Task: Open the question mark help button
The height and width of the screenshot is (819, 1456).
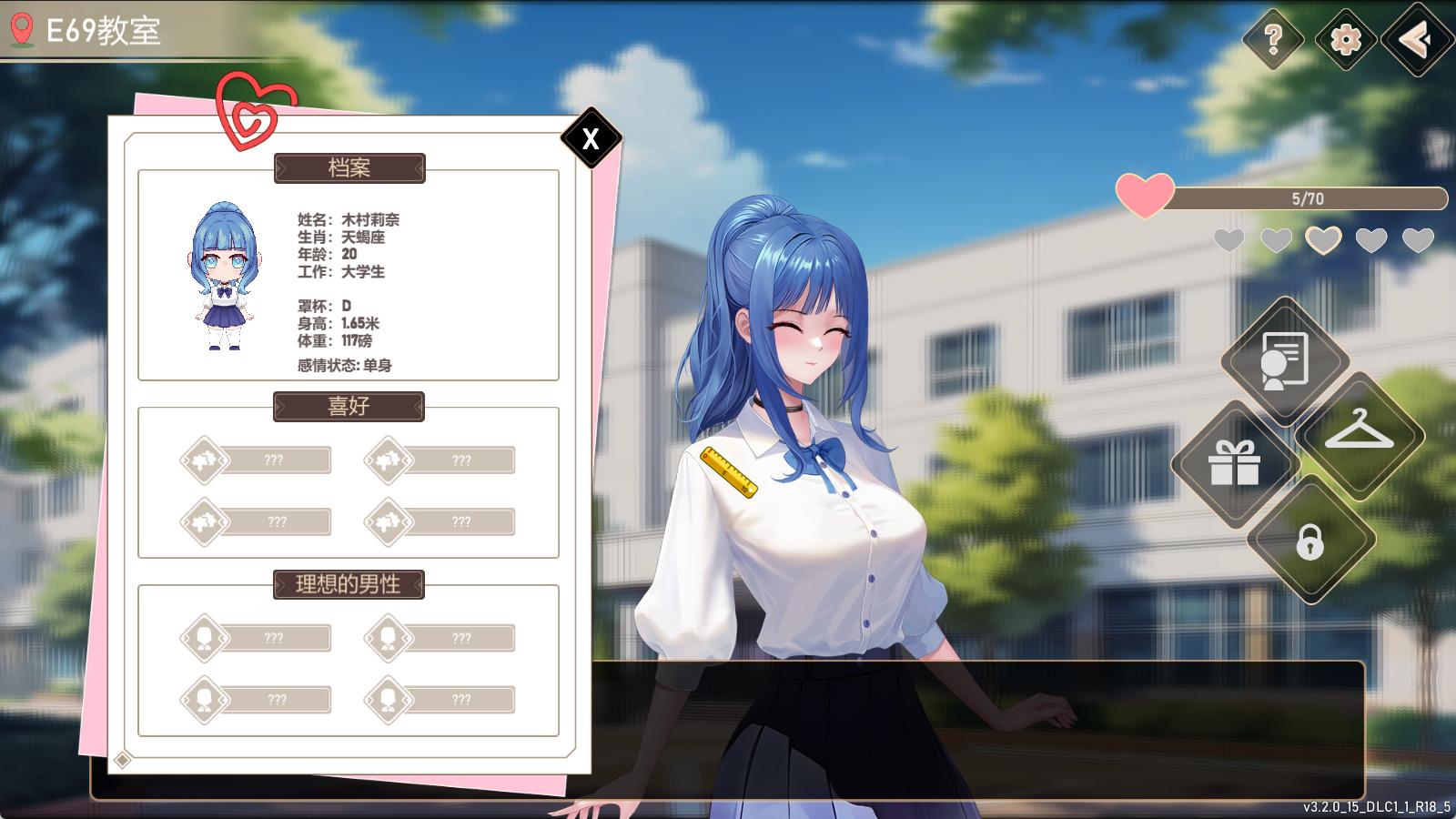Action: click(1273, 39)
